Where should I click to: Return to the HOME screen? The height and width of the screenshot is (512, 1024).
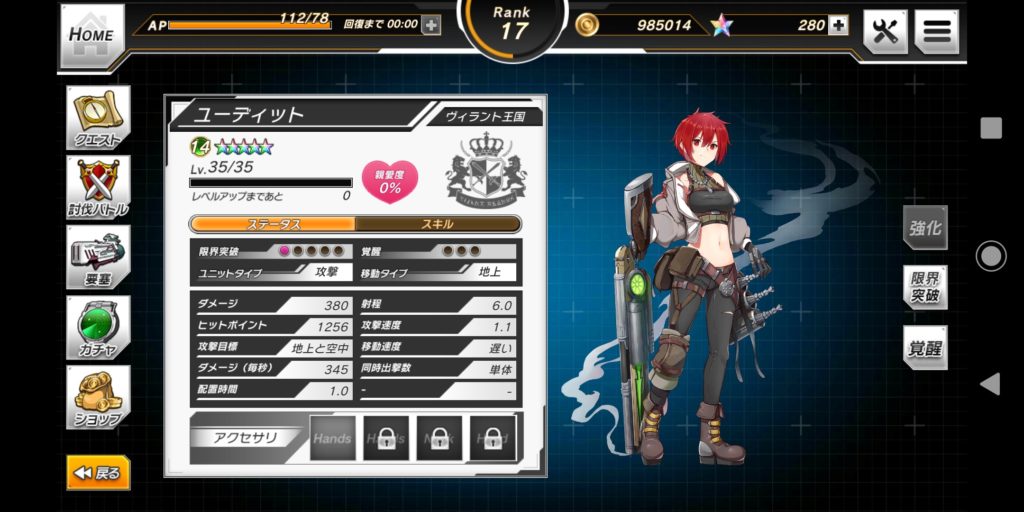point(92,35)
